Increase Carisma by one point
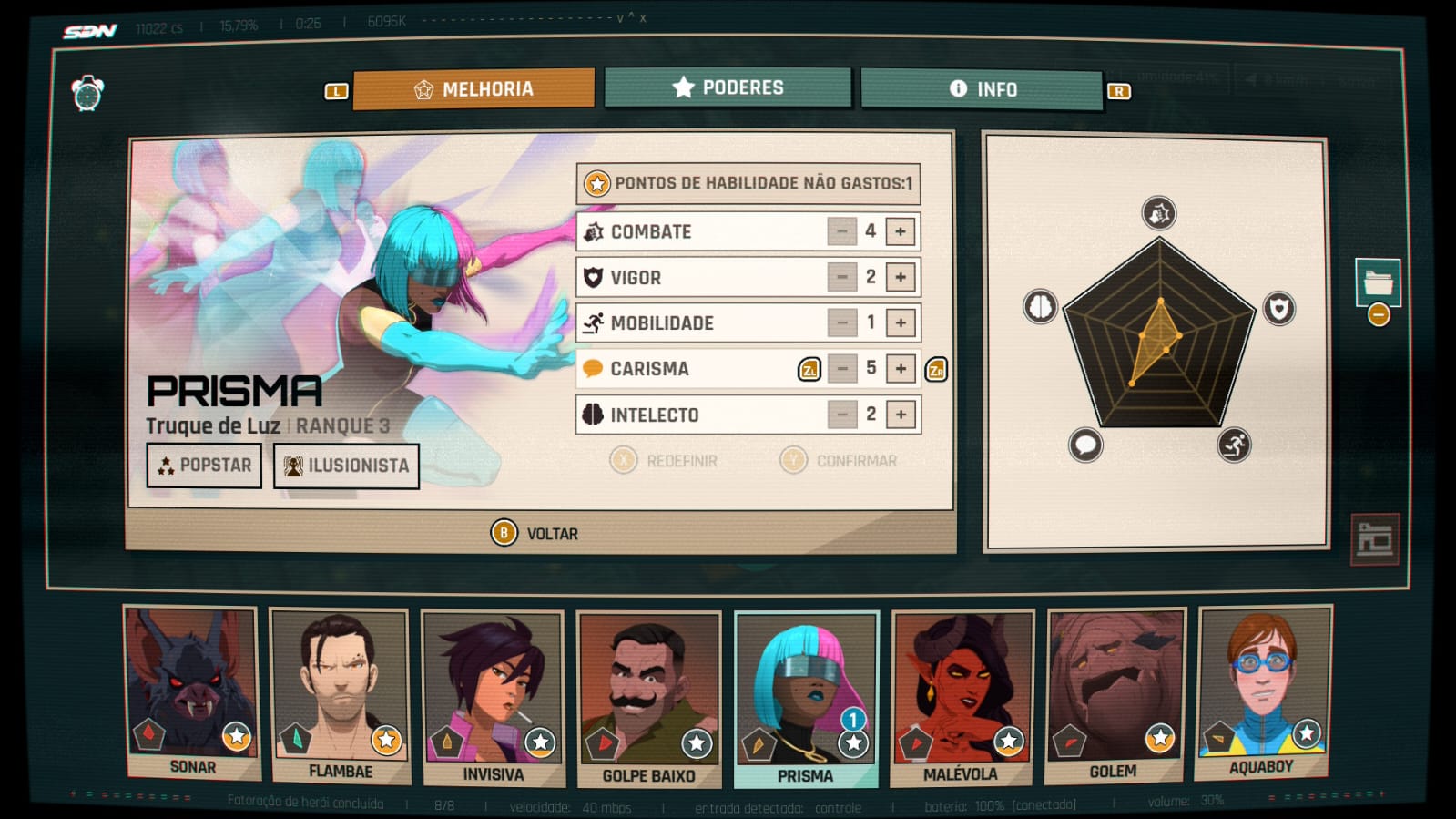The width and height of the screenshot is (1456, 819). [900, 368]
